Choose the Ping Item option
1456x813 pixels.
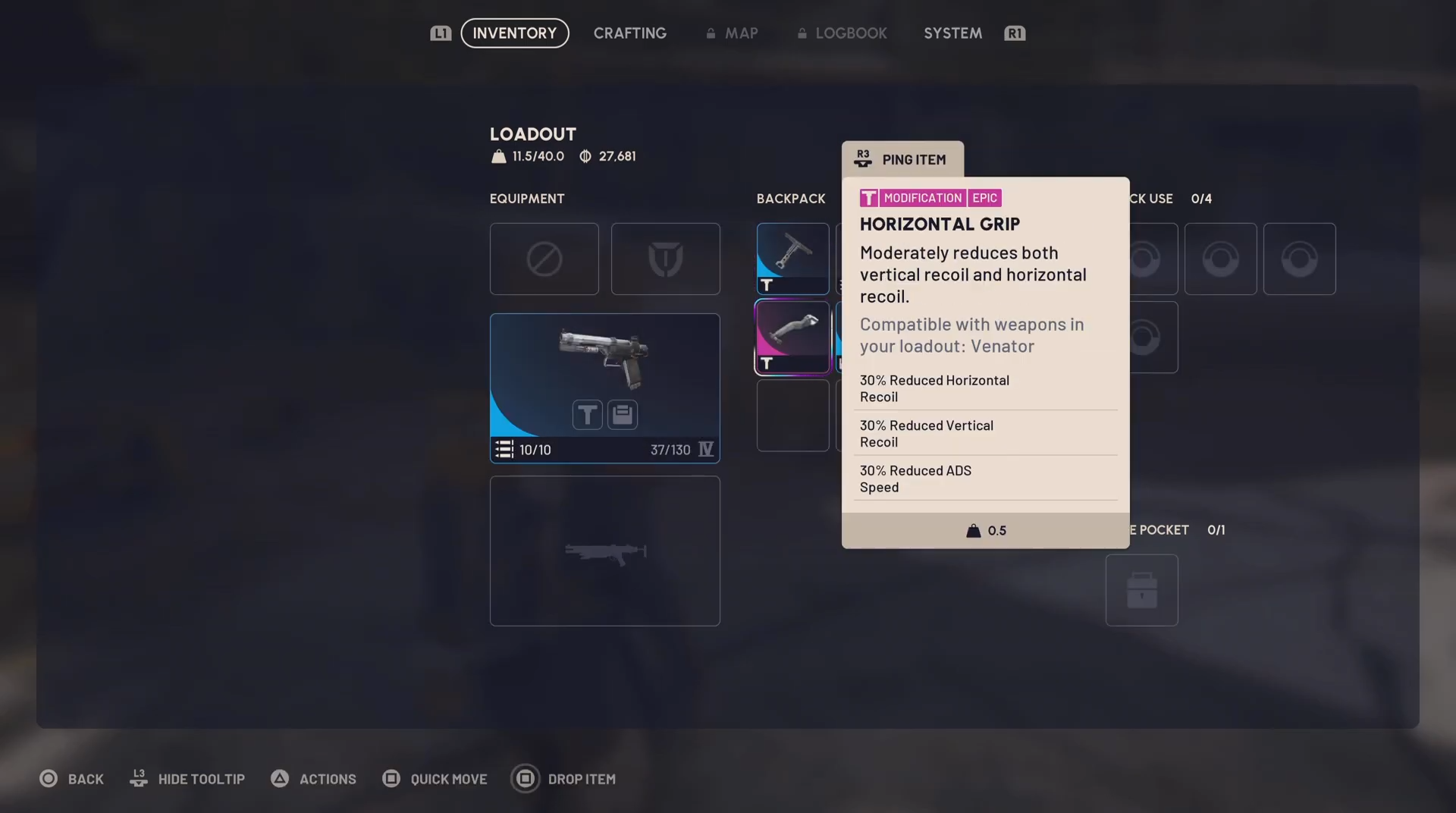coord(902,159)
